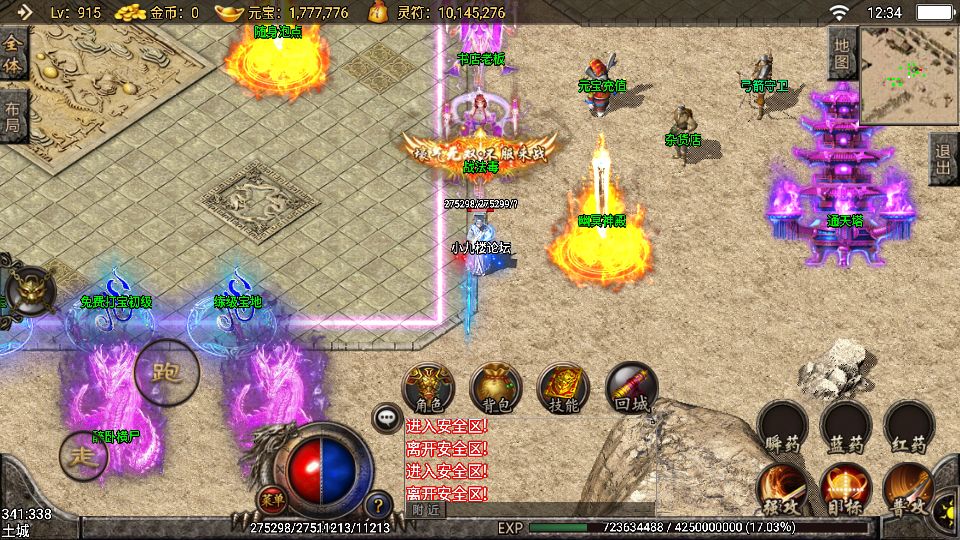The height and width of the screenshot is (540, 960).
Task: Activate the 强攻 forced attack skill
Action: [x=782, y=486]
